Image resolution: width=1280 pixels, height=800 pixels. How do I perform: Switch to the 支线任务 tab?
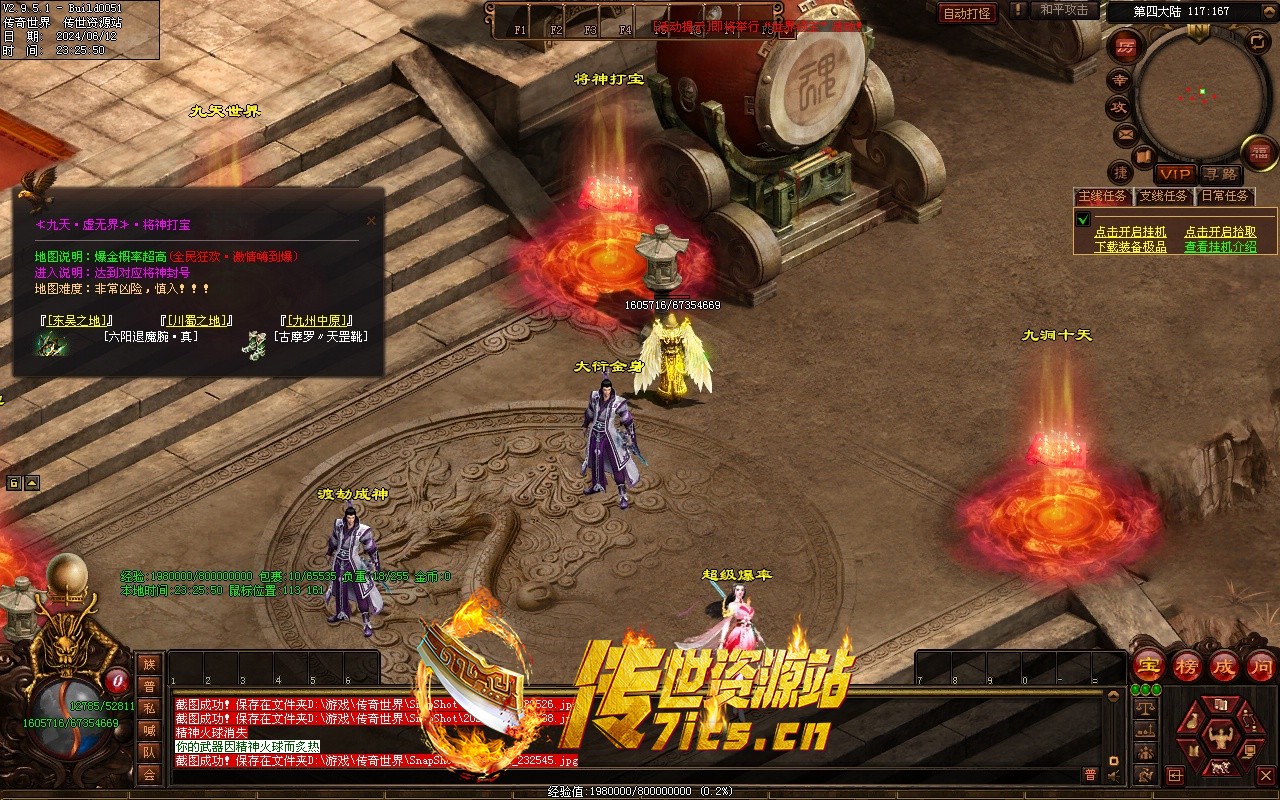pos(1163,196)
